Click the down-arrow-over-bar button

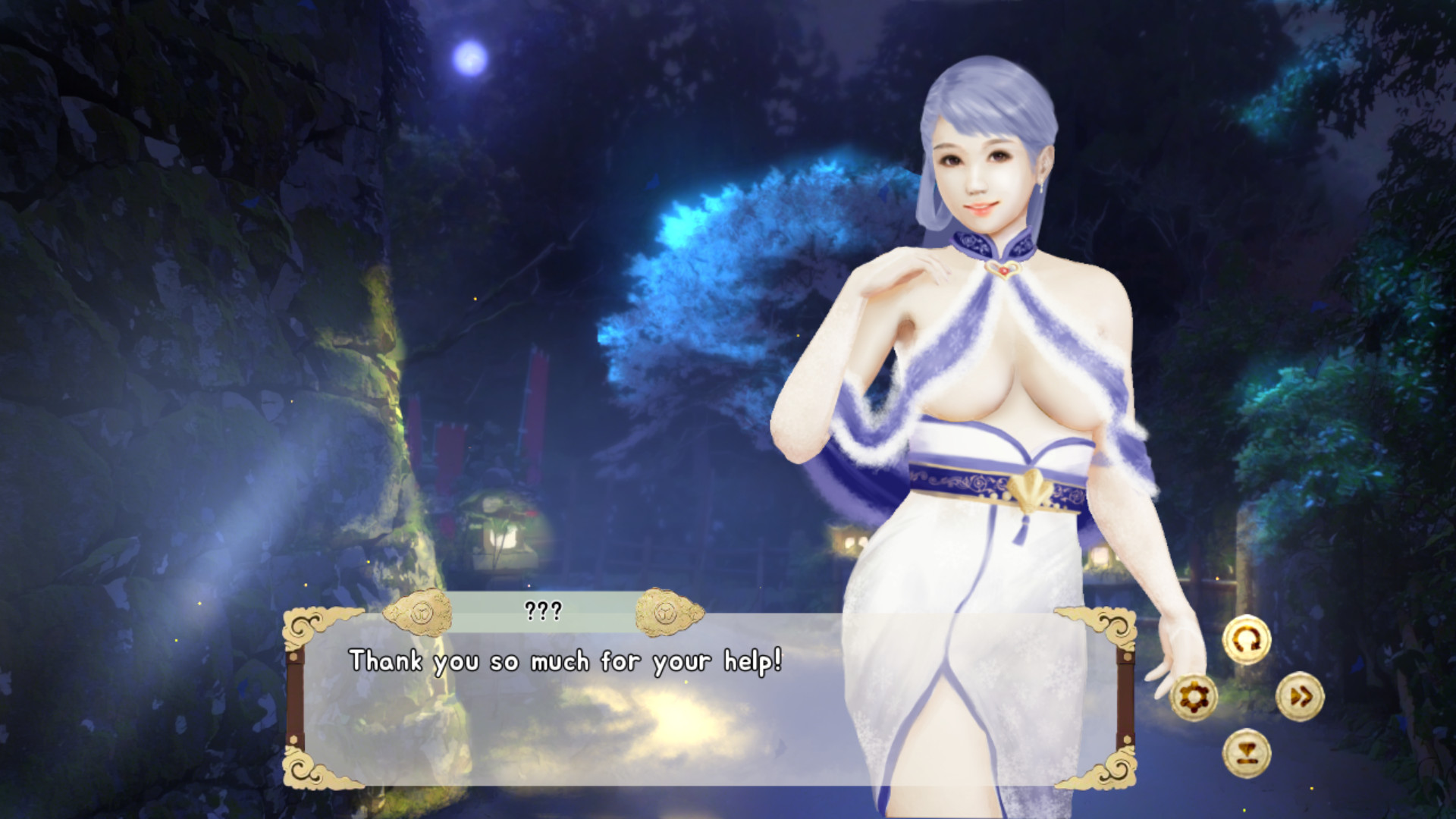1247,753
